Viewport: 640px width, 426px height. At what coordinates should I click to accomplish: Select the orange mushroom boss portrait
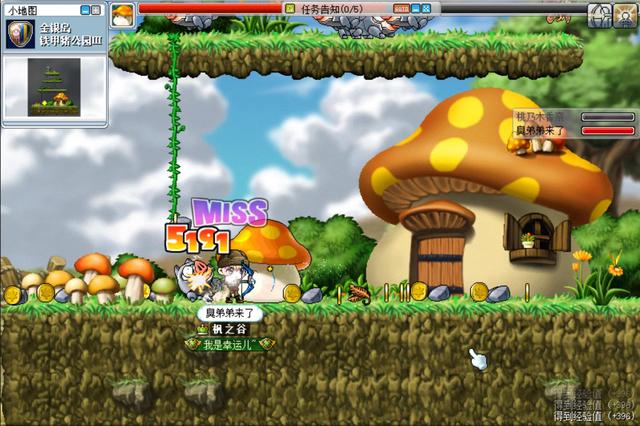point(122,13)
